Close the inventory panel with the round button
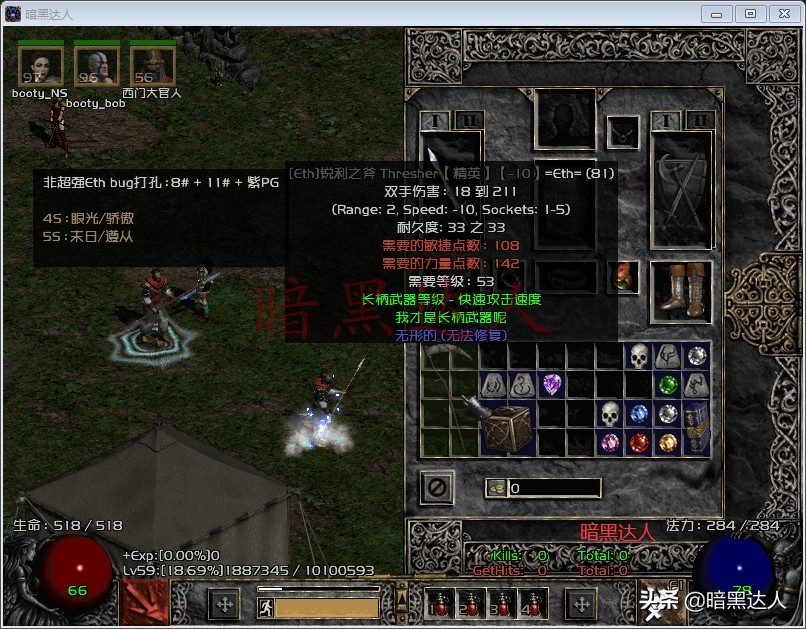806x629 pixels. (437, 487)
